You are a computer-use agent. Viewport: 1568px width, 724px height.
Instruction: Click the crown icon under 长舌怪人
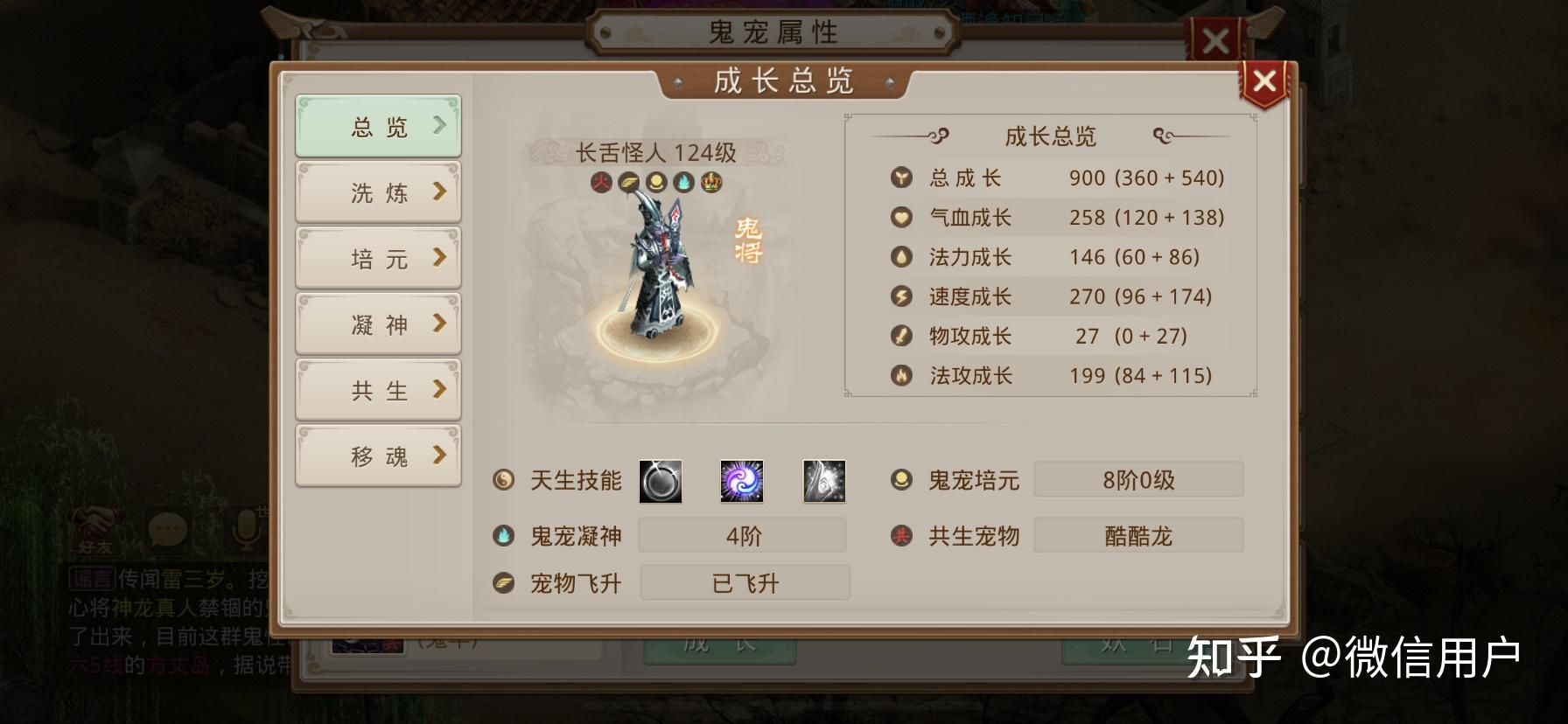point(711,181)
